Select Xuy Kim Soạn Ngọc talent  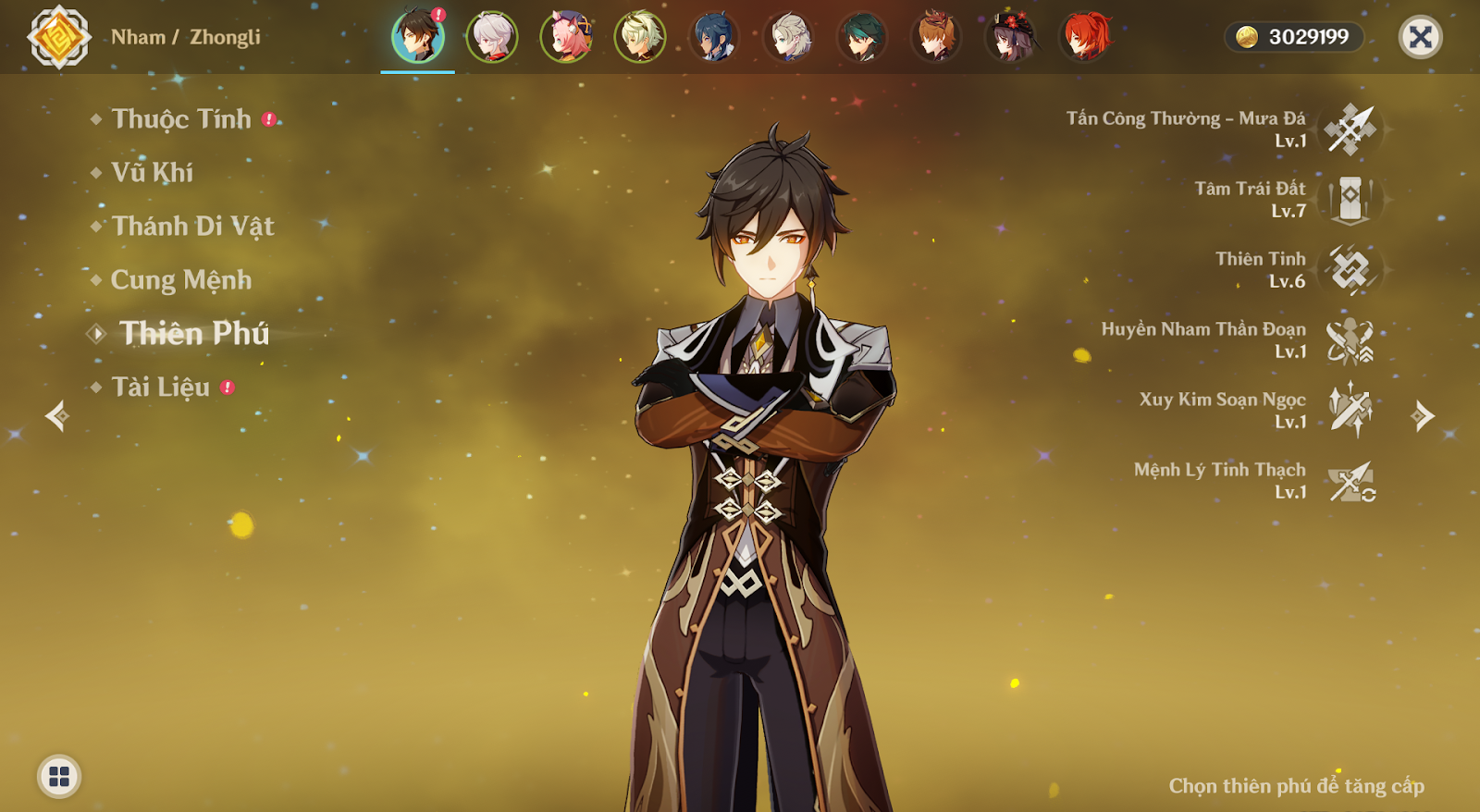[x=1350, y=411]
